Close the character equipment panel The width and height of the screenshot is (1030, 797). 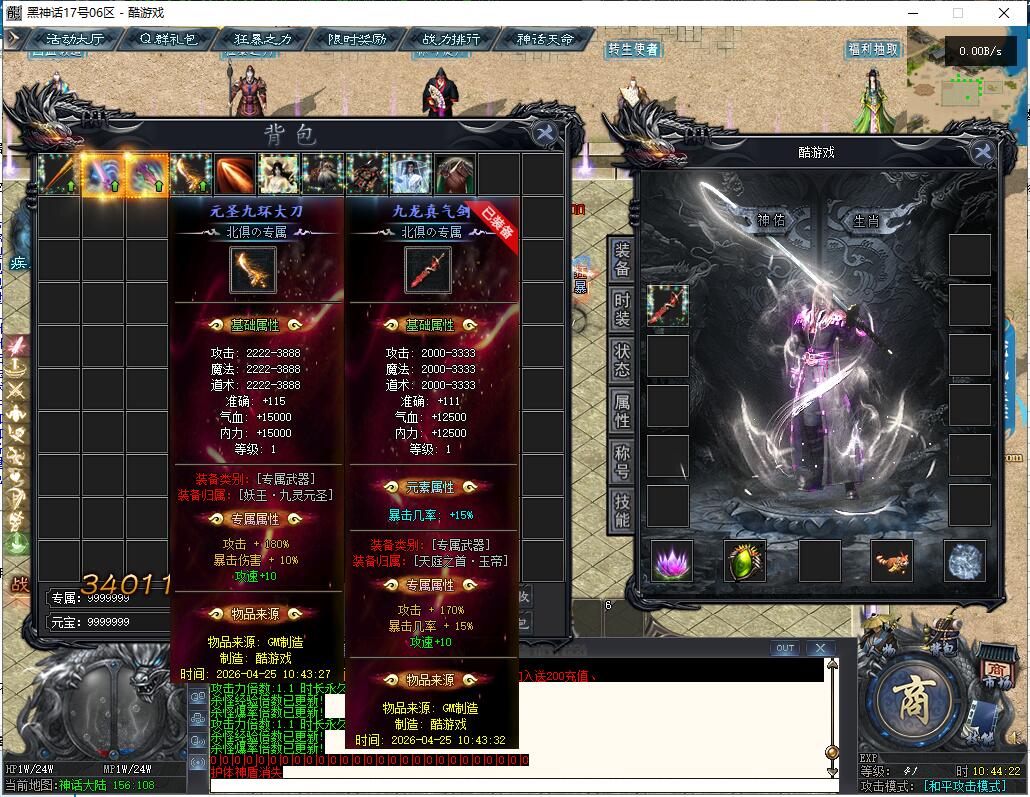tap(982, 151)
